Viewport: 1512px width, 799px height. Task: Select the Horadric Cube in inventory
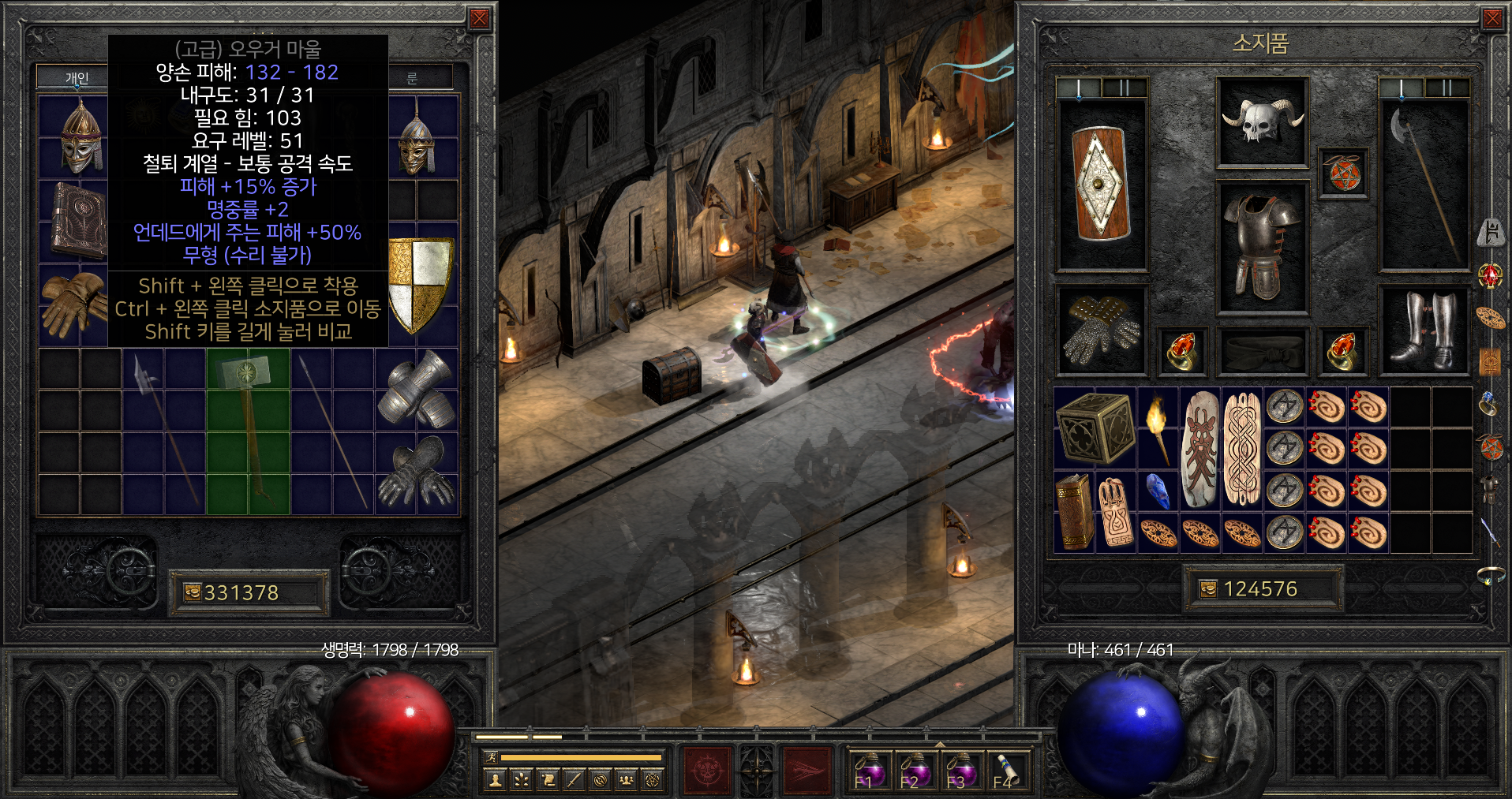click(x=1095, y=428)
